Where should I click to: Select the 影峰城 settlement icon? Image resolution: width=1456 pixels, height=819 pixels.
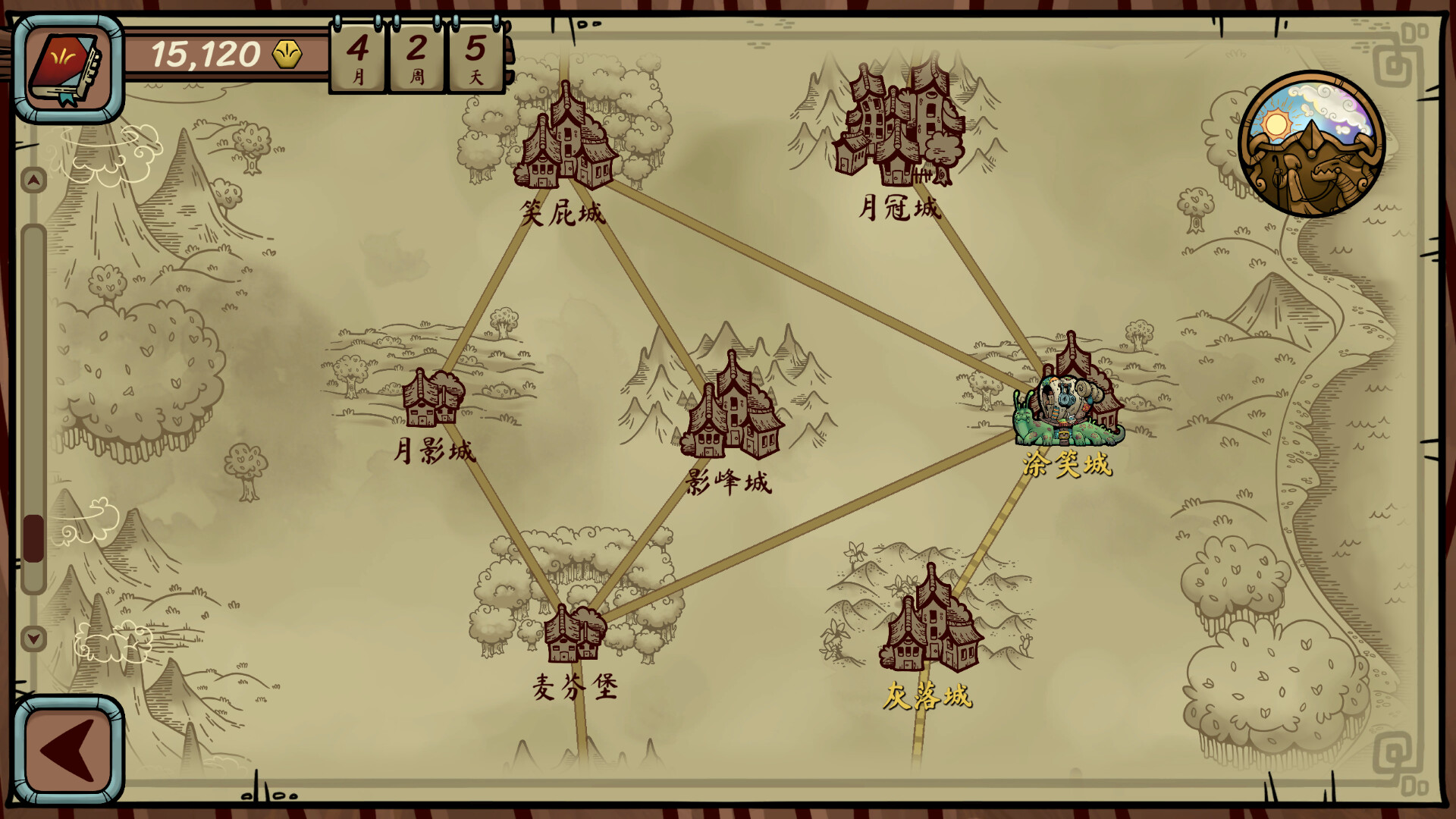pos(732,413)
